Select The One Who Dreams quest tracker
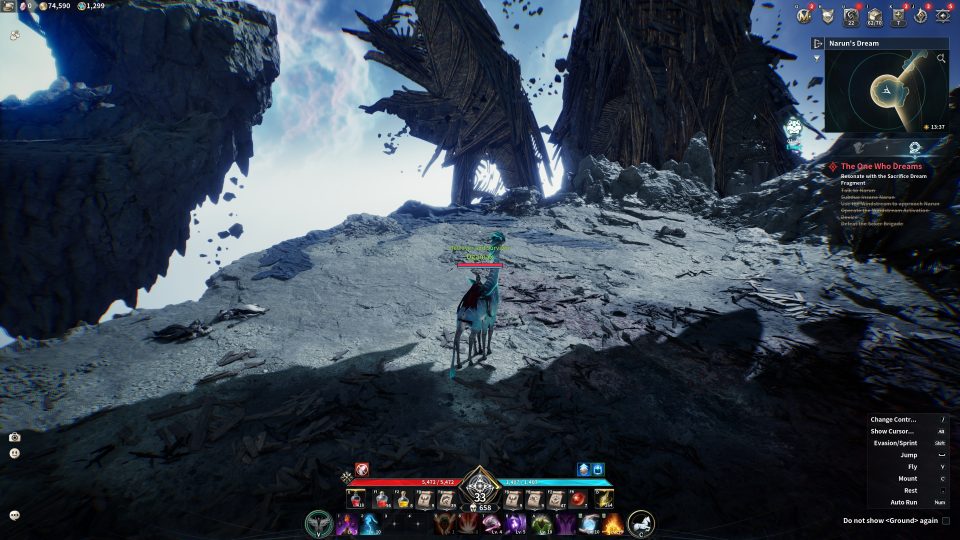 (875, 166)
